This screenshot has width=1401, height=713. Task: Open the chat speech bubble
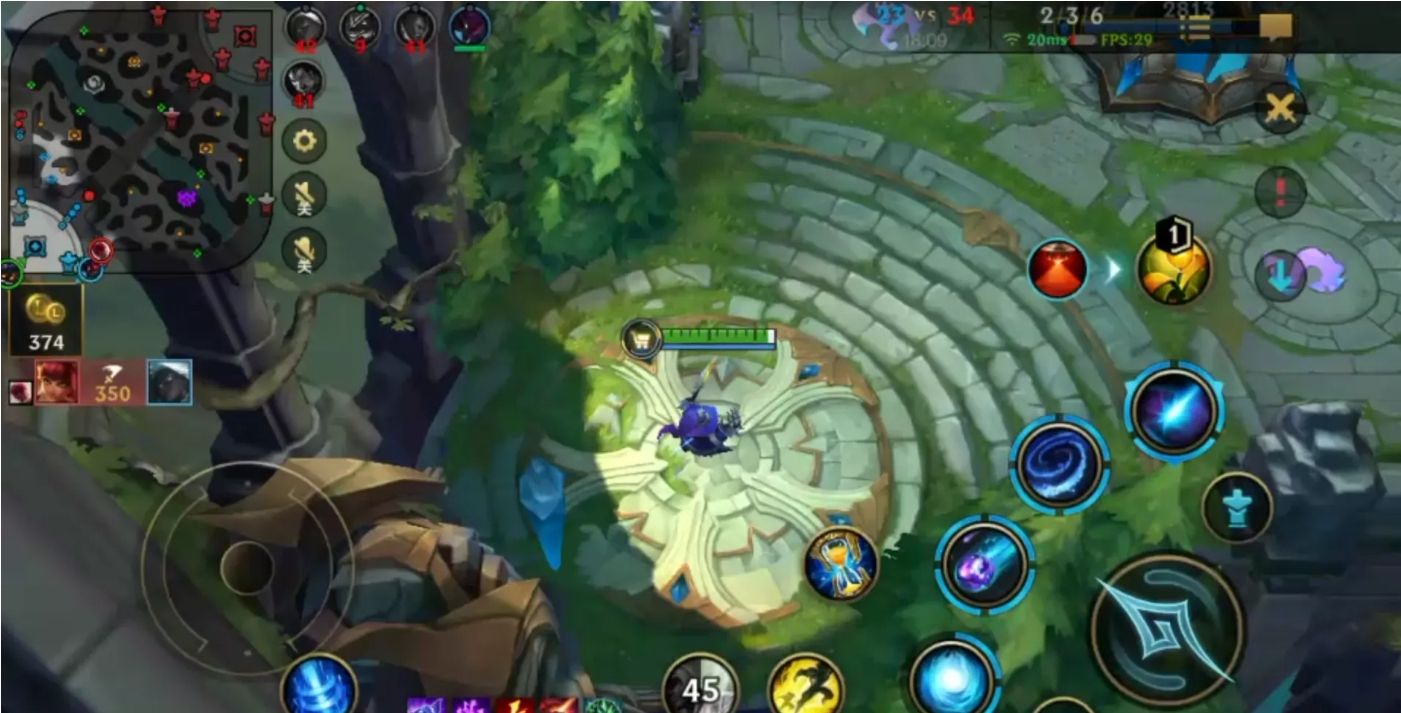click(x=1275, y=26)
